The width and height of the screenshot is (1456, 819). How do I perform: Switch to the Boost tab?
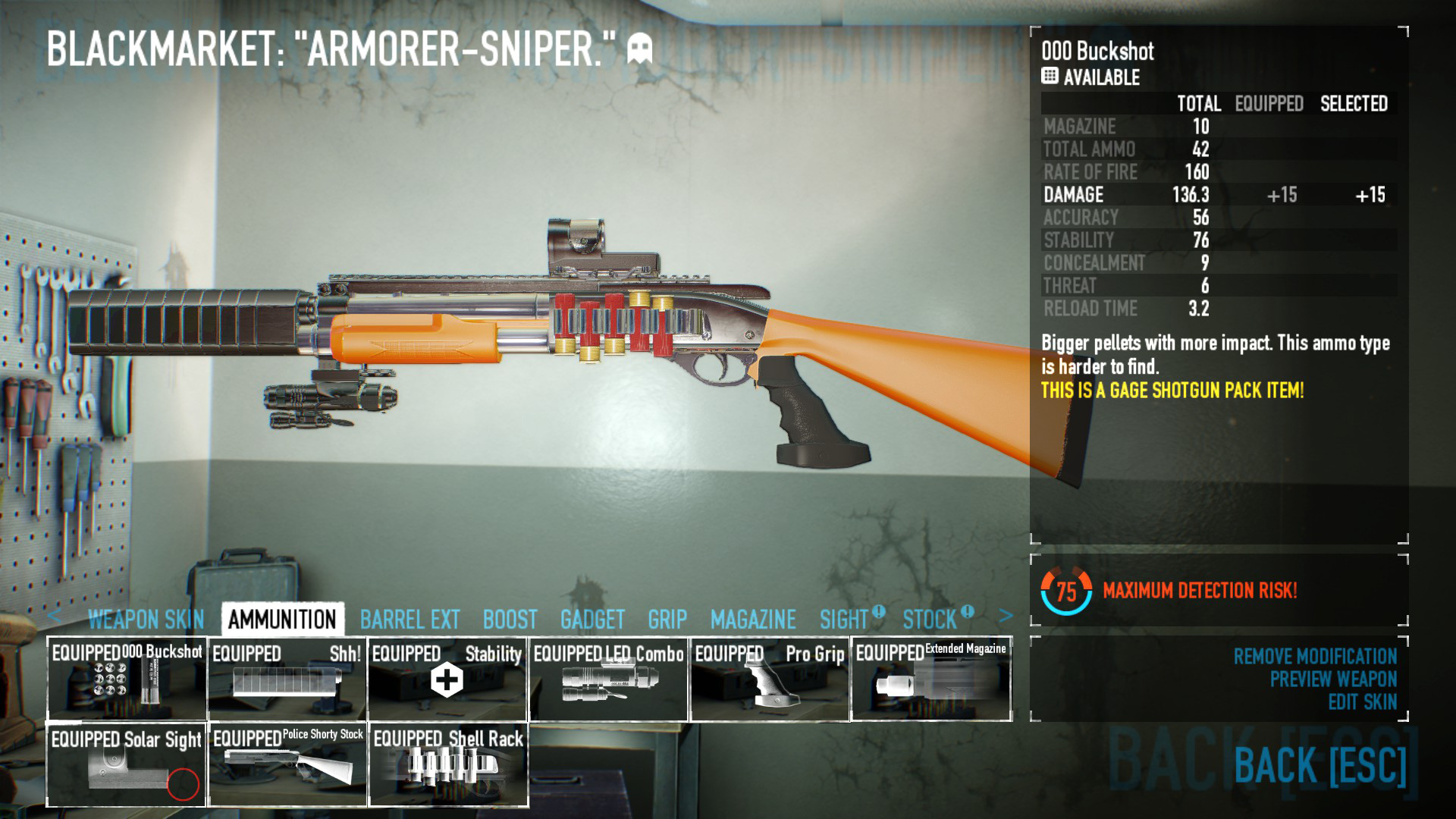coord(510,620)
